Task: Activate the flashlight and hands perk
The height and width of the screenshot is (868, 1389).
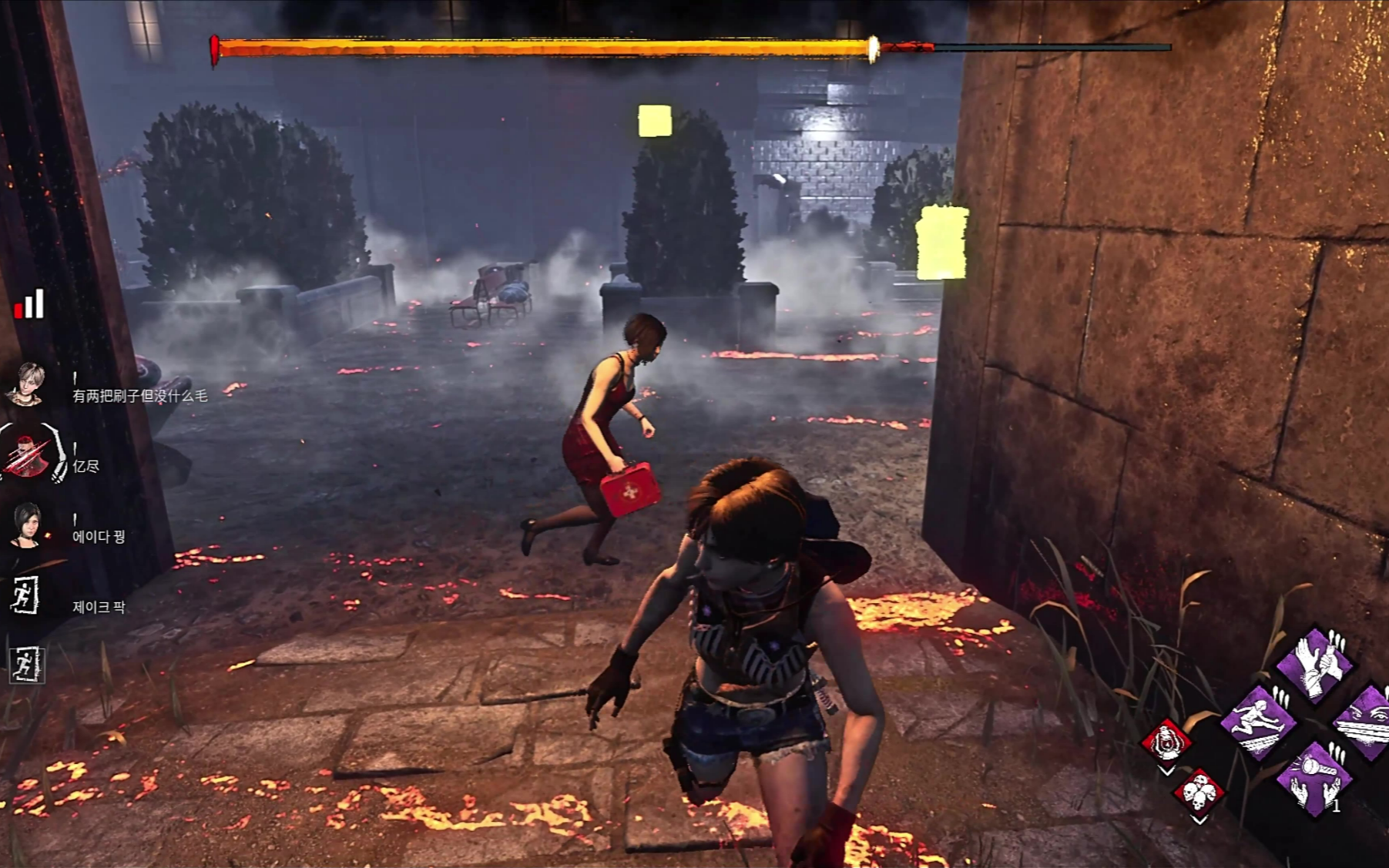Action: (1313, 779)
